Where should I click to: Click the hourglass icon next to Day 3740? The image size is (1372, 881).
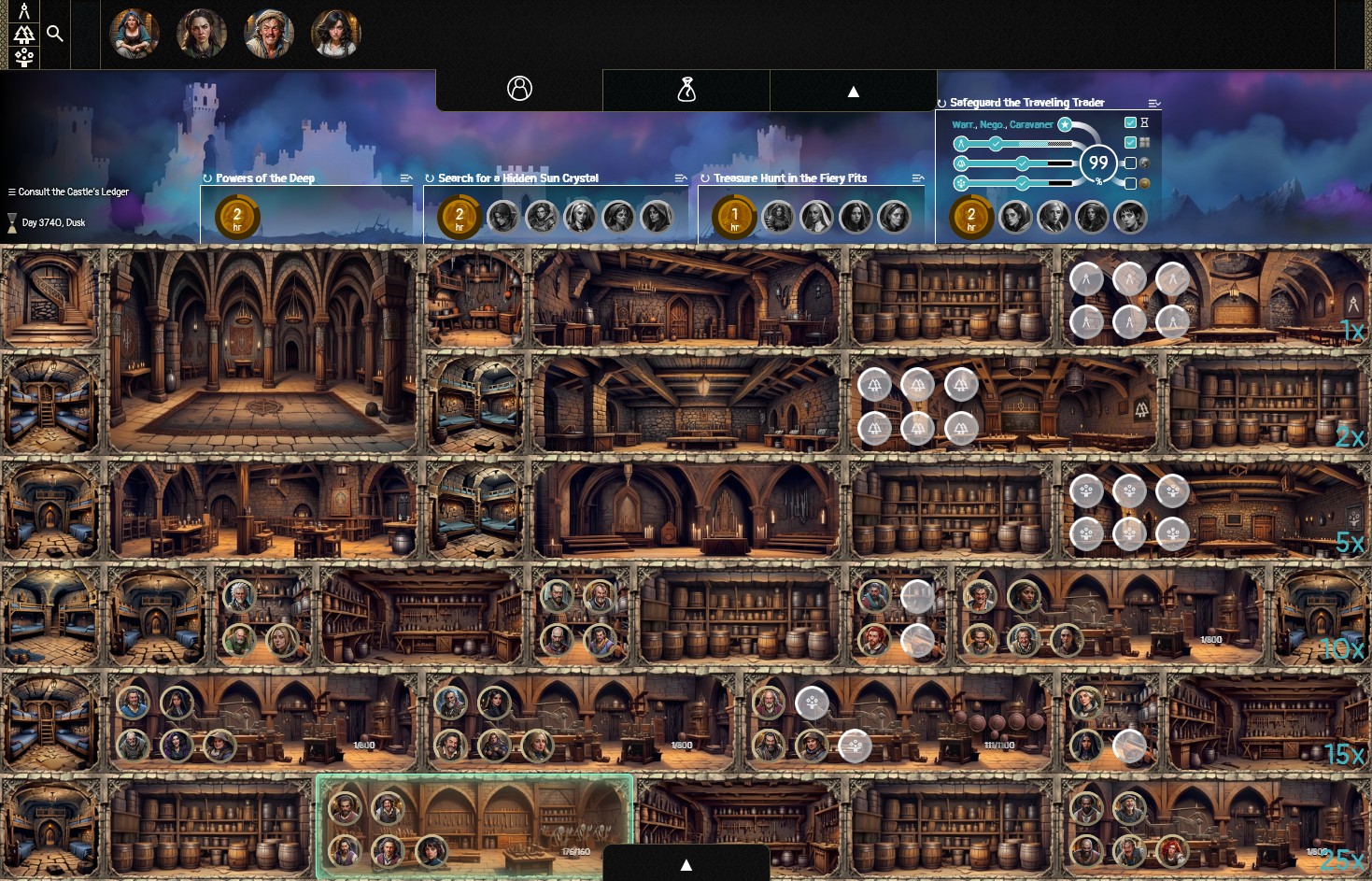point(13,222)
